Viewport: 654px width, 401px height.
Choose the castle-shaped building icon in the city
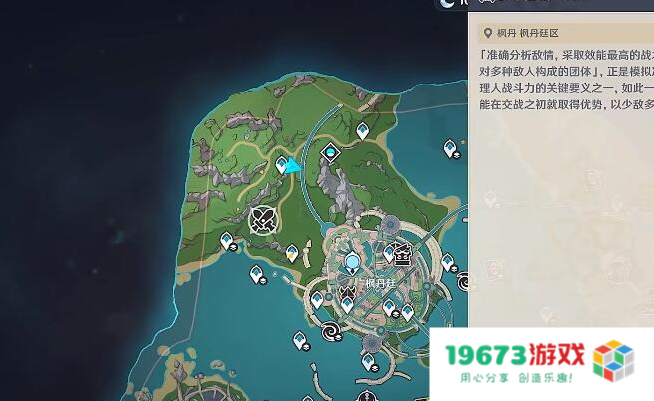(402, 253)
